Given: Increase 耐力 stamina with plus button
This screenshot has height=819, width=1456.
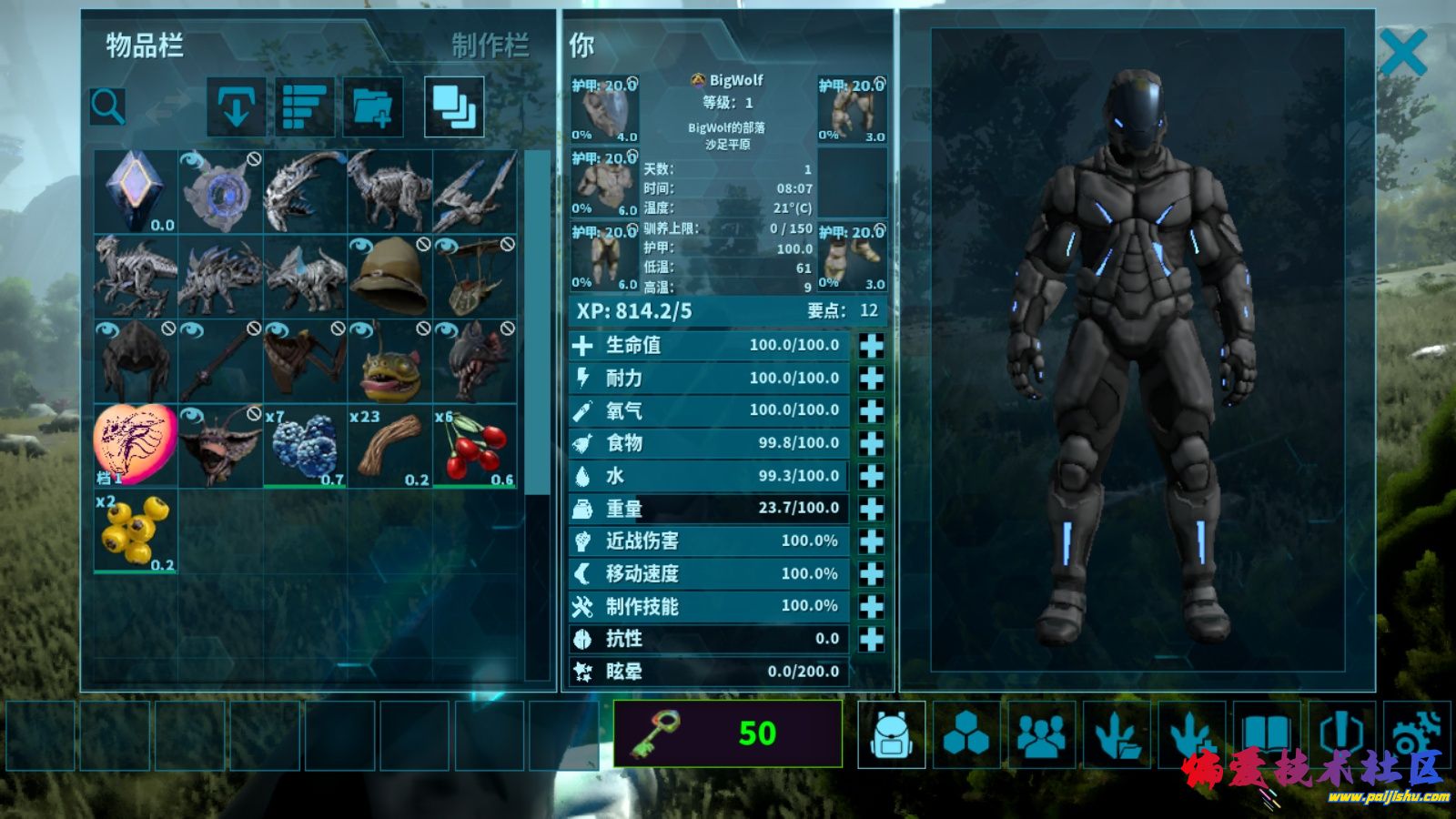Looking at the screenshot, I should (871, 379).
